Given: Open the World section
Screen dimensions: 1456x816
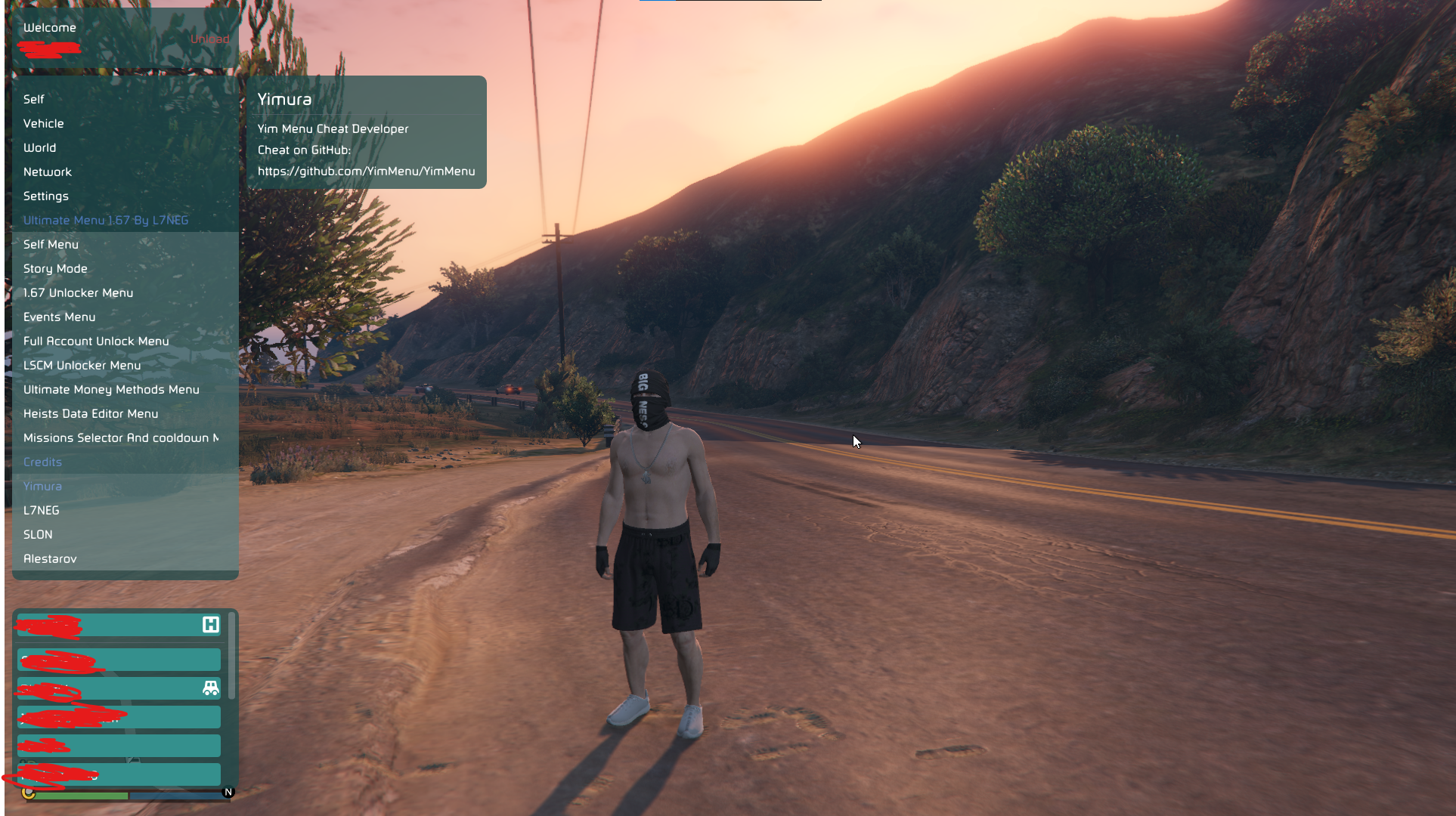Looking at the screenshot, I should [40, 147].
